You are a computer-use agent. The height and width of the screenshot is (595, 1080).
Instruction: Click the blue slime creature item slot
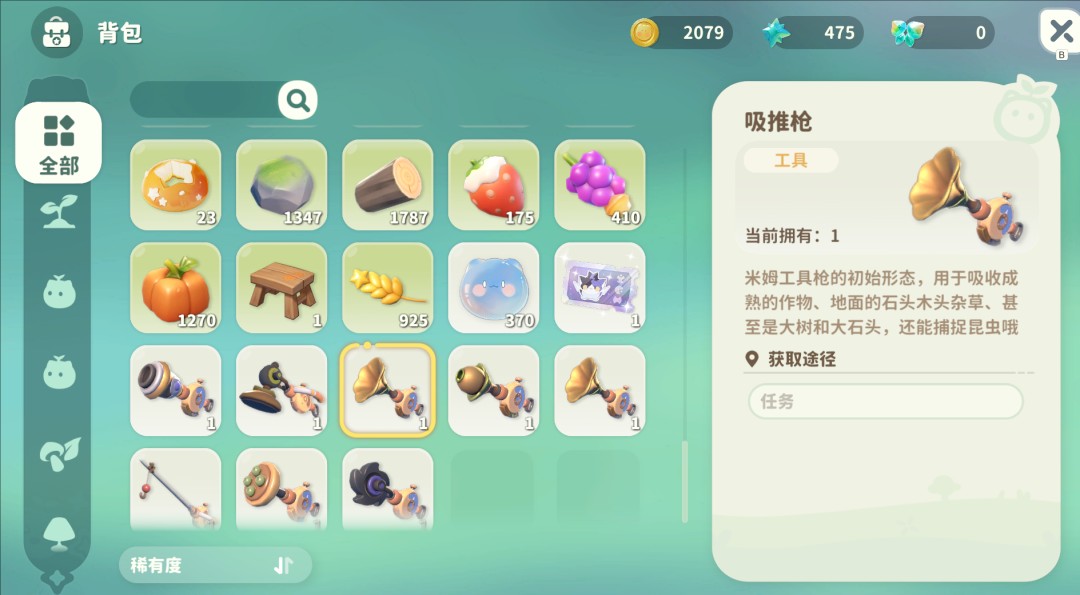click(x=494, y=288)
